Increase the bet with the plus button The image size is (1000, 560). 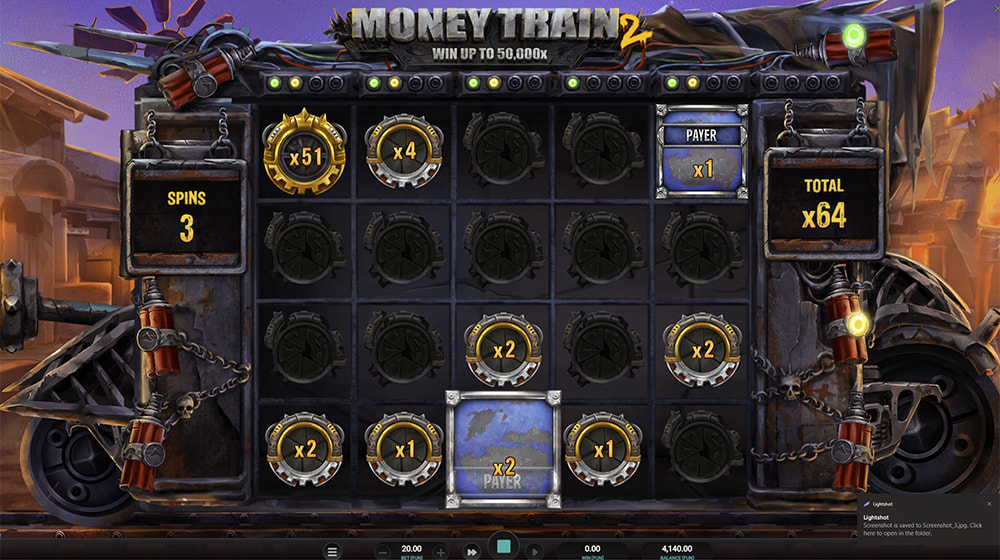pos(441,551)
